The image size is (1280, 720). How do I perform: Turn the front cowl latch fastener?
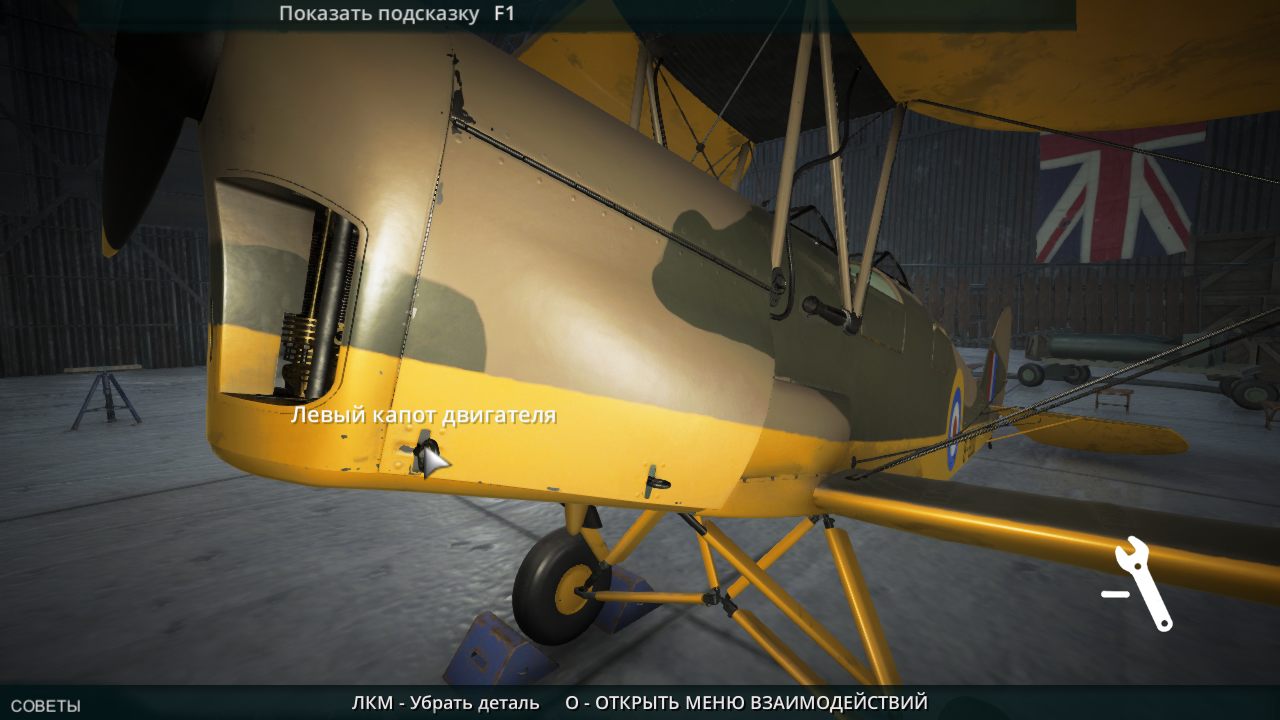pyautogui.click(x=426, y=448)
